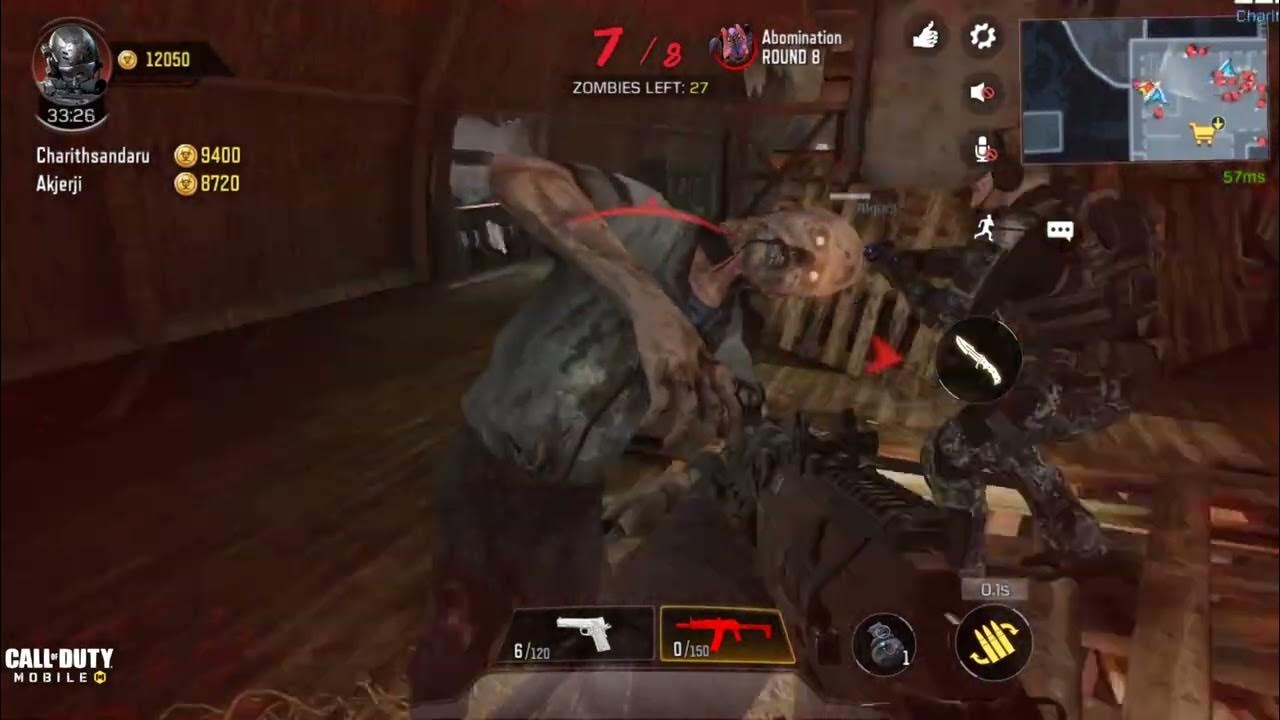Open the settings gear menu
Screen dimensions: 1280x720
983,38
